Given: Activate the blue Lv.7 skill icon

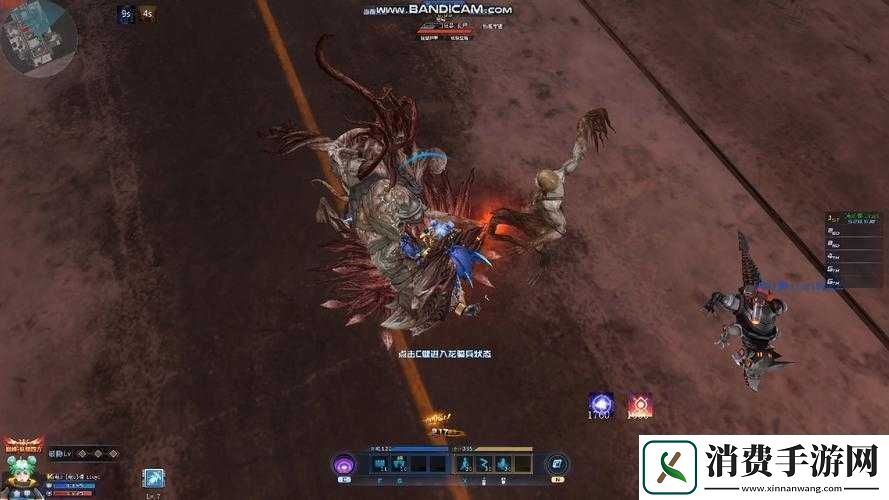Looking at the screenshot, I should coord(152,479).
